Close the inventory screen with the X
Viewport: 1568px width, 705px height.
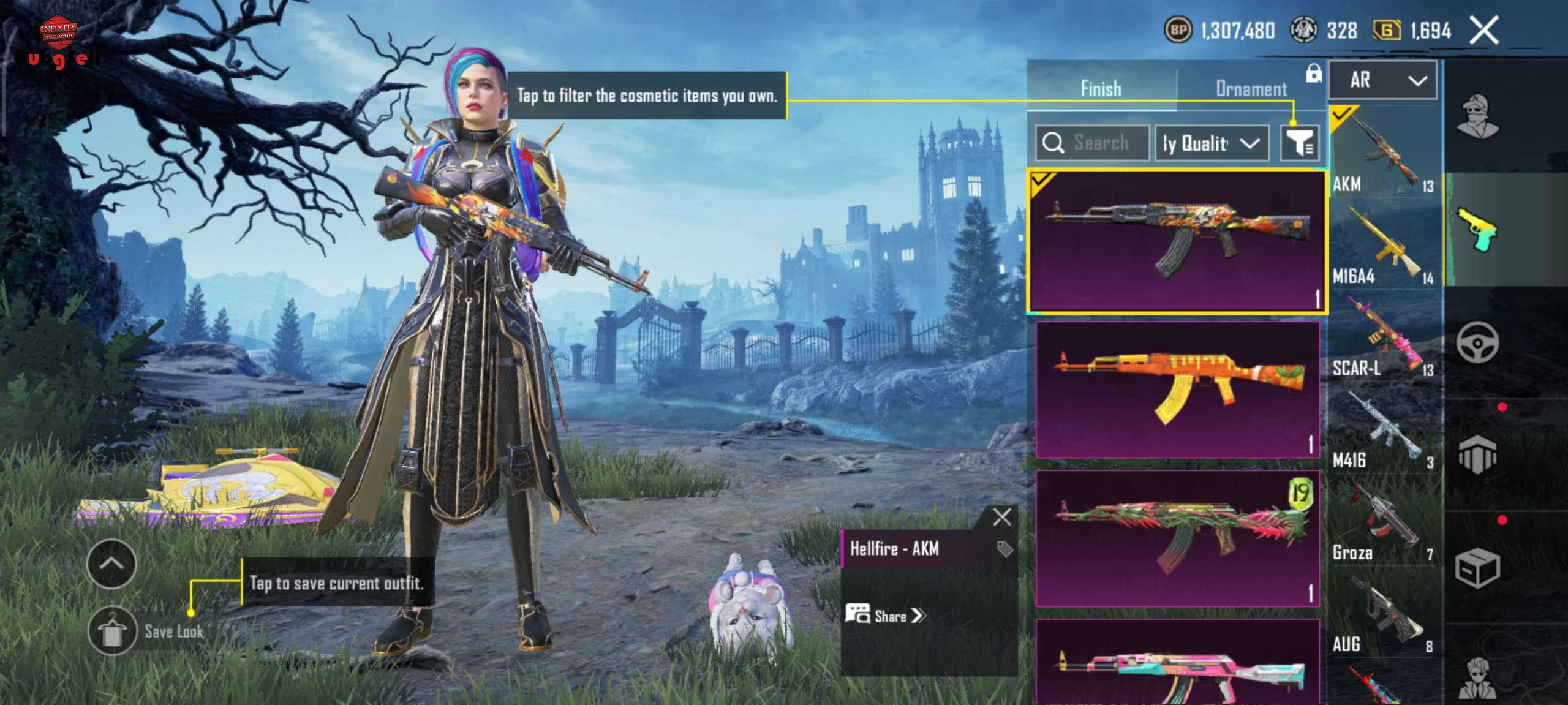pos(1484,30)
